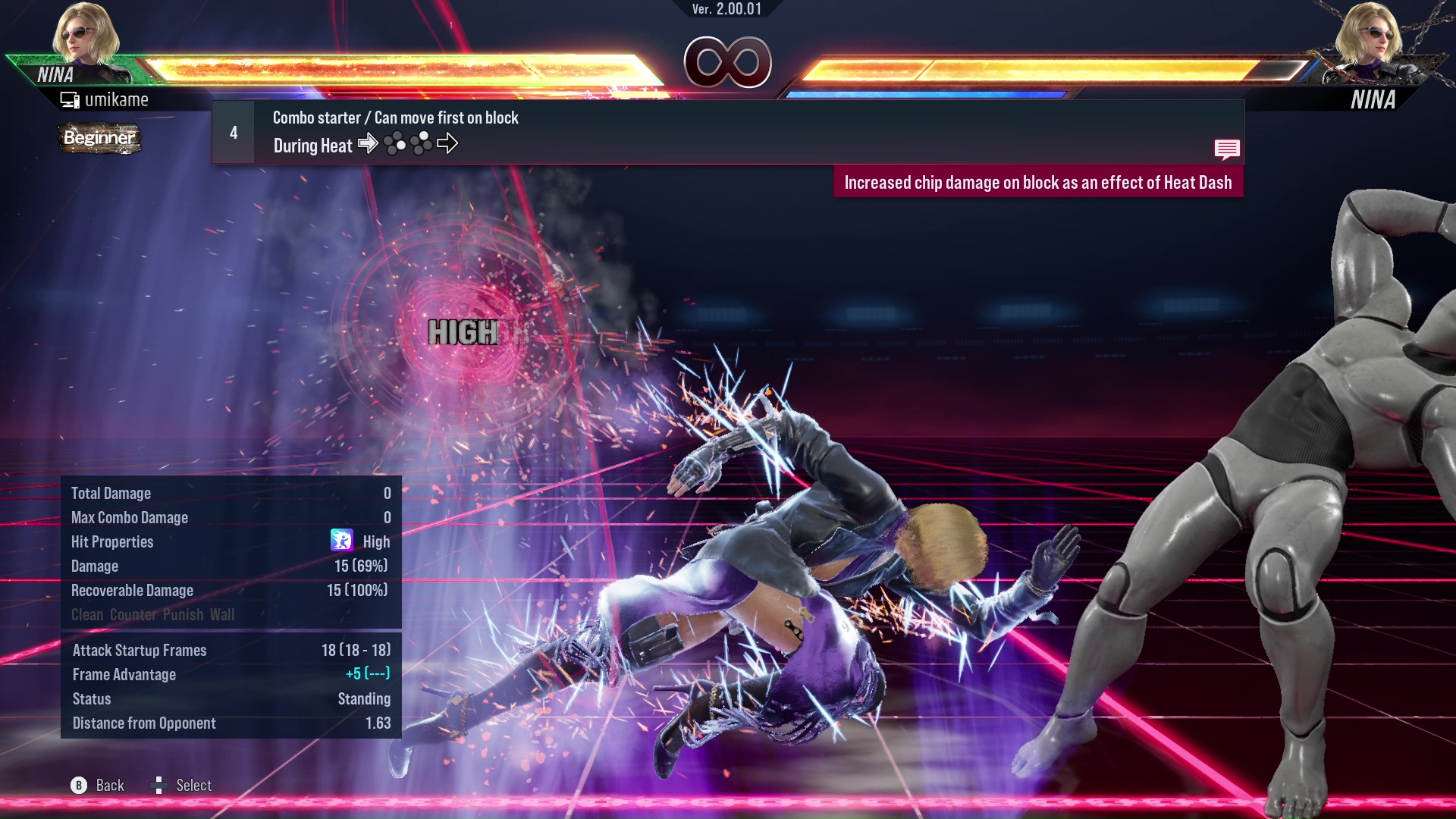Open the Beginner difficulty label
This screenshot has height=819, width=1456.
pyautogui.click(x=99, y=139)
